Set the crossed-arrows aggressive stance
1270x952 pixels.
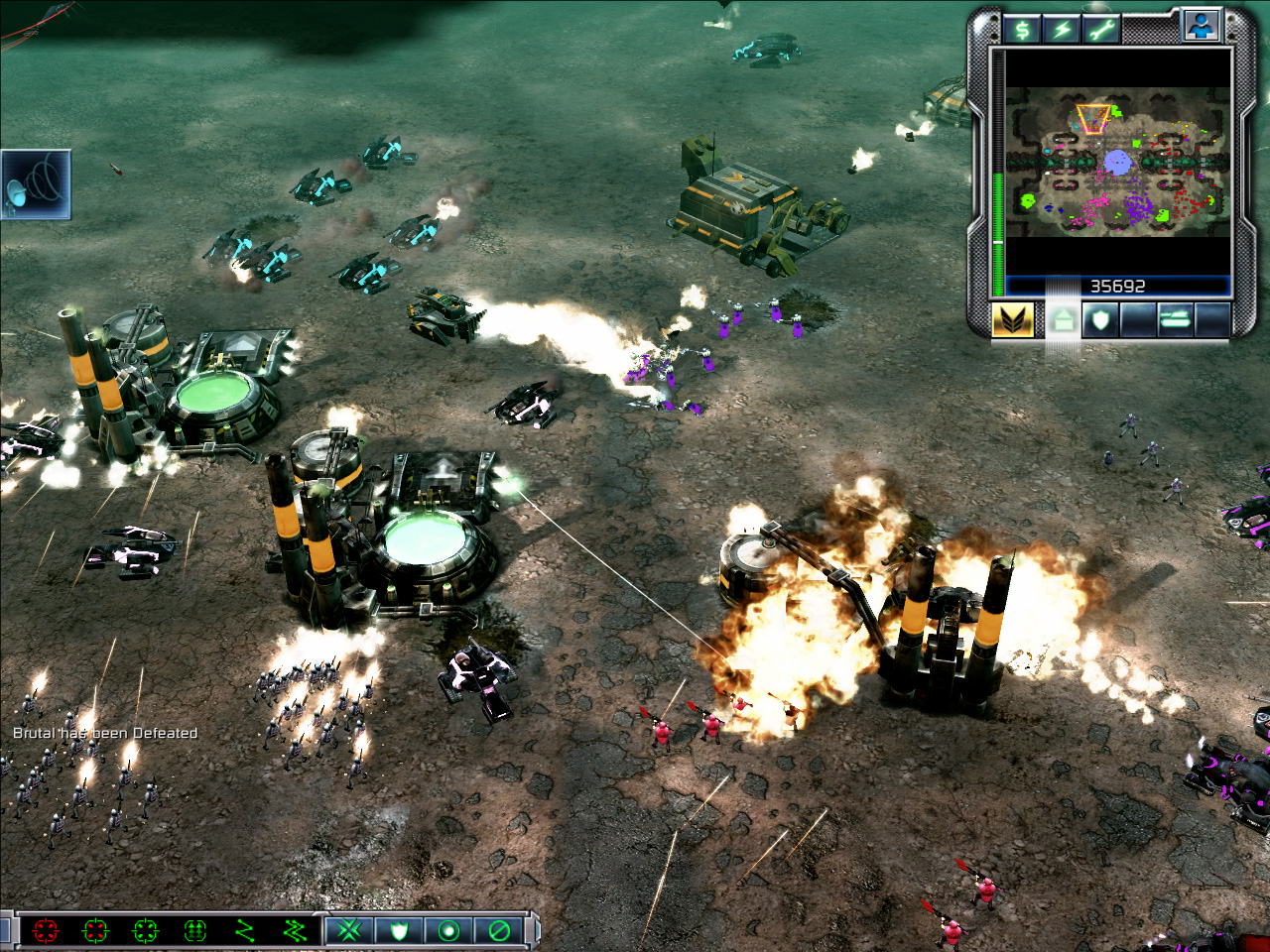click(349, 930)
